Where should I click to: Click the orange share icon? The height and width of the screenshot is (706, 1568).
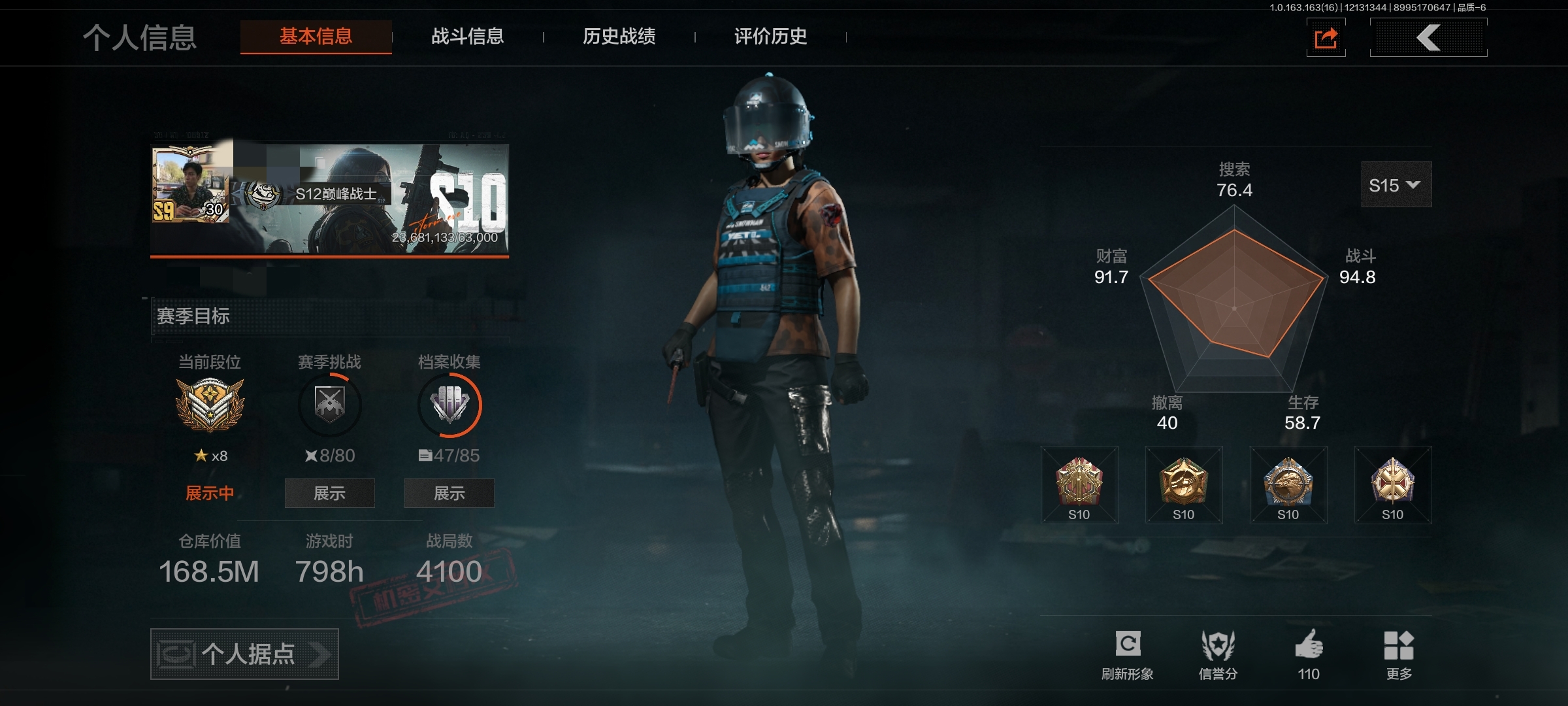tap(1326, 38)
